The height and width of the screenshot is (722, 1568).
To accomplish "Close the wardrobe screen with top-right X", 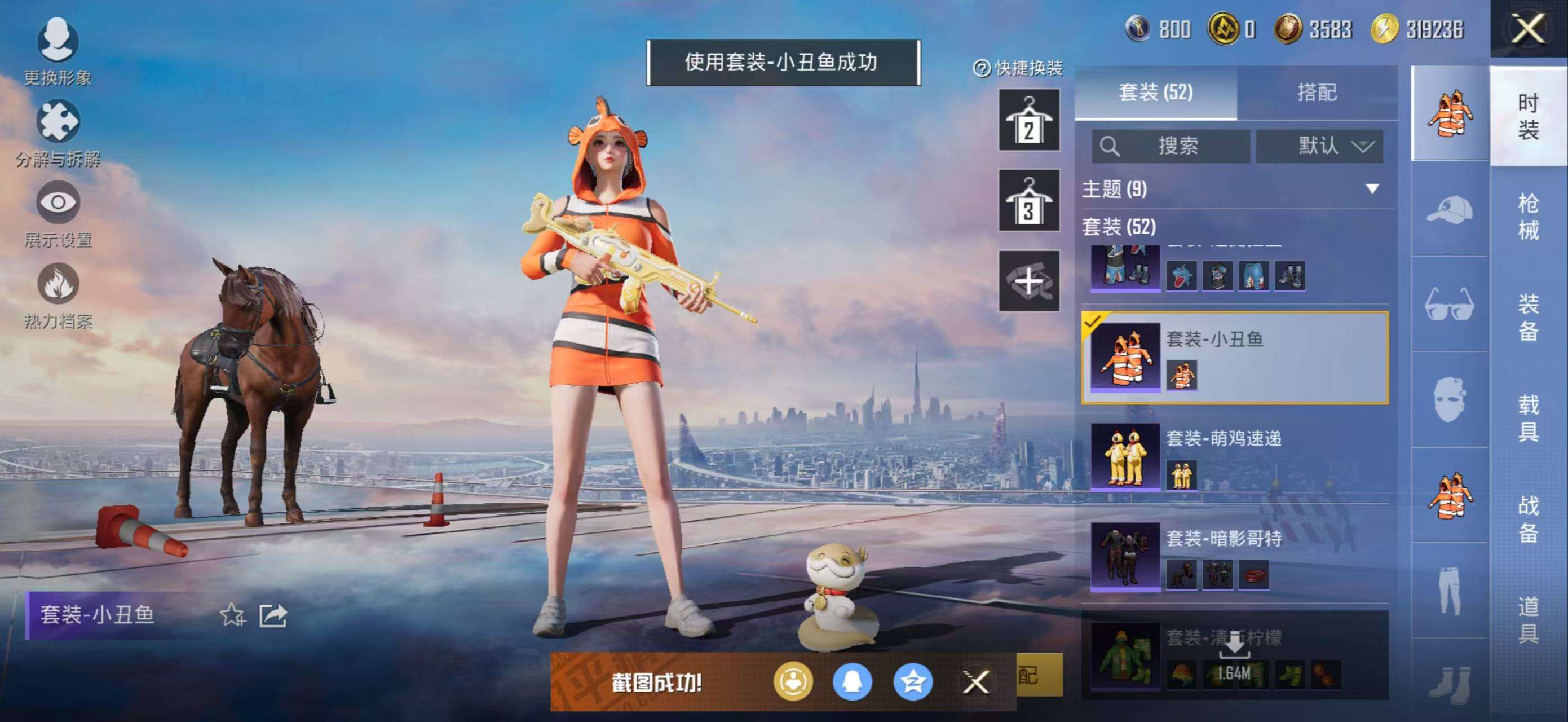I will coord(1528,29).
